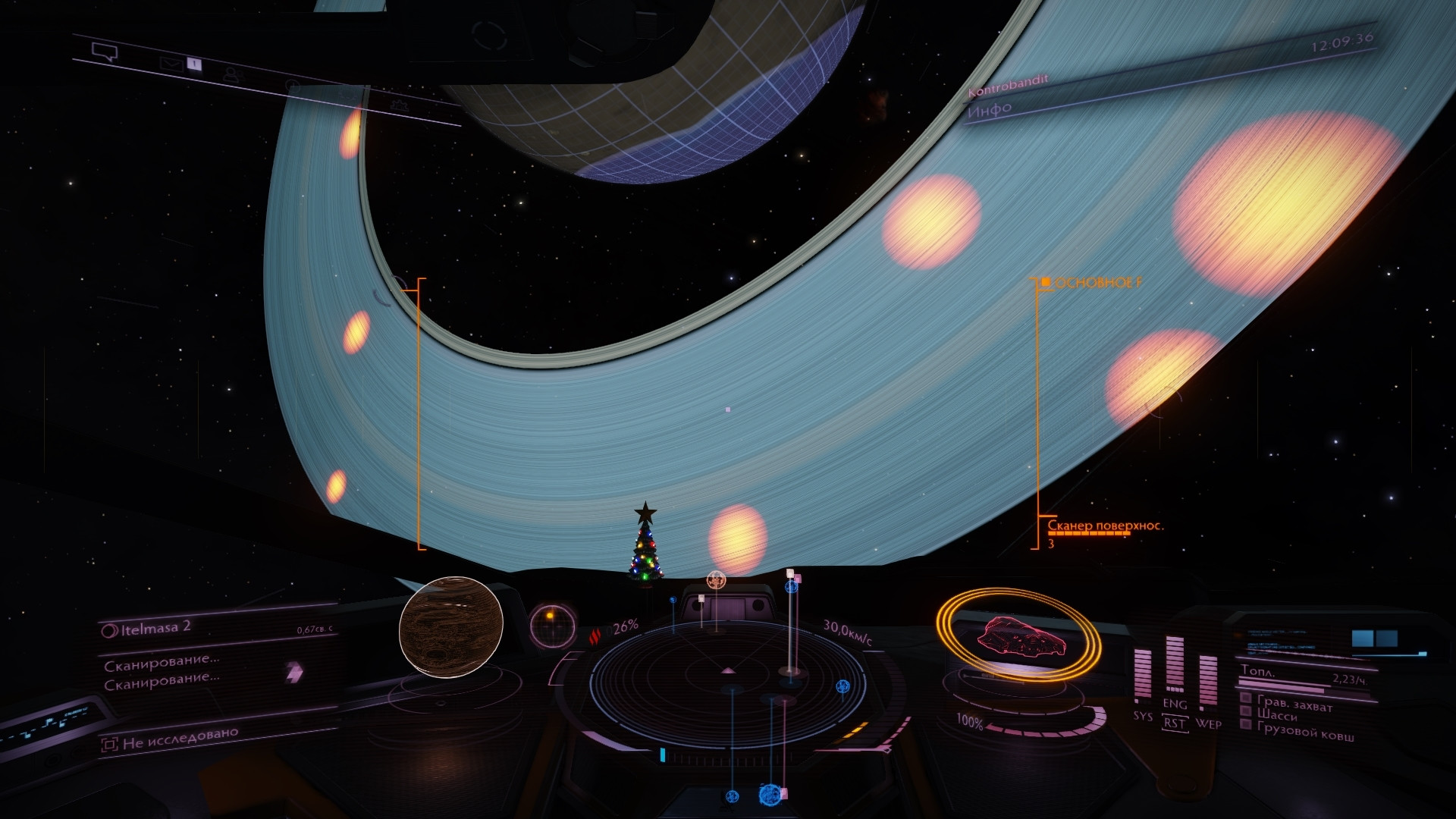
Task: Reset power distribution with RST
Action: pyautogui.click(x=1175, y=723)
